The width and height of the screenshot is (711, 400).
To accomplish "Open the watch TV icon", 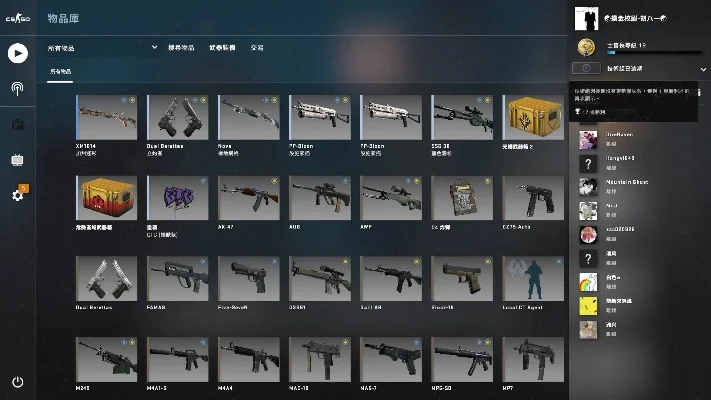I will coord(17,159).
